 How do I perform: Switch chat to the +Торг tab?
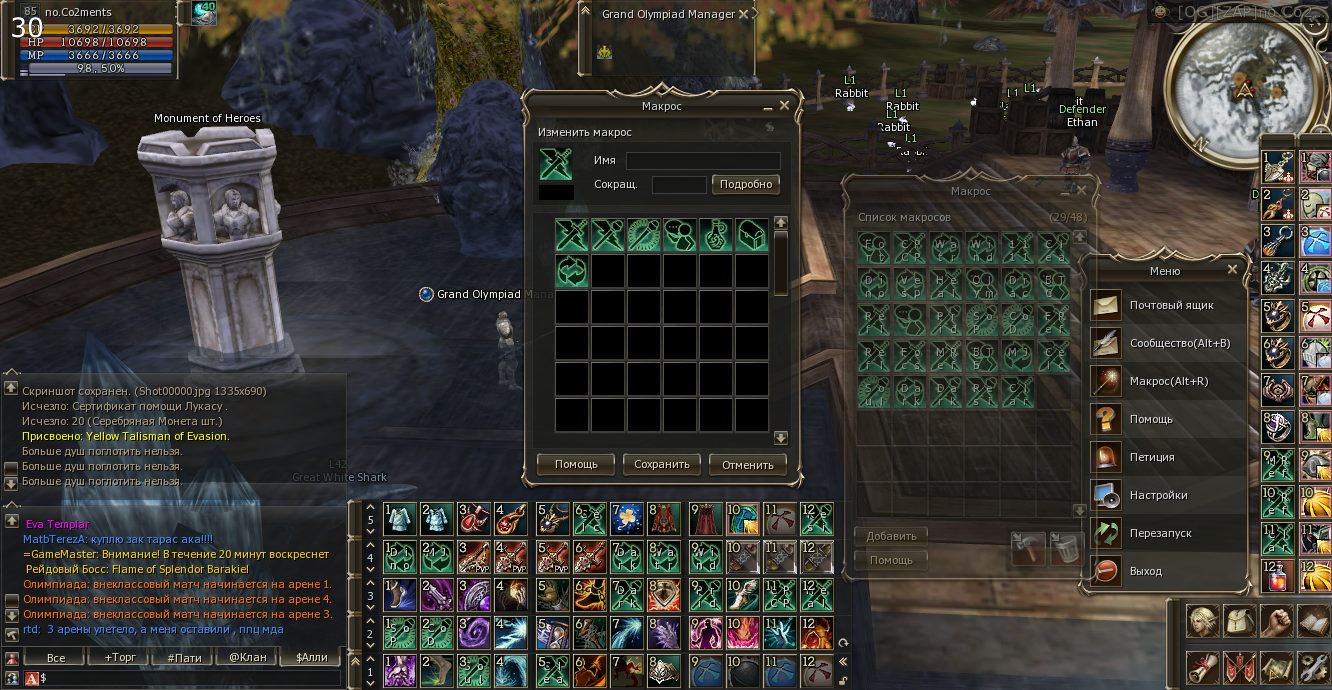[x=112, y=658]
